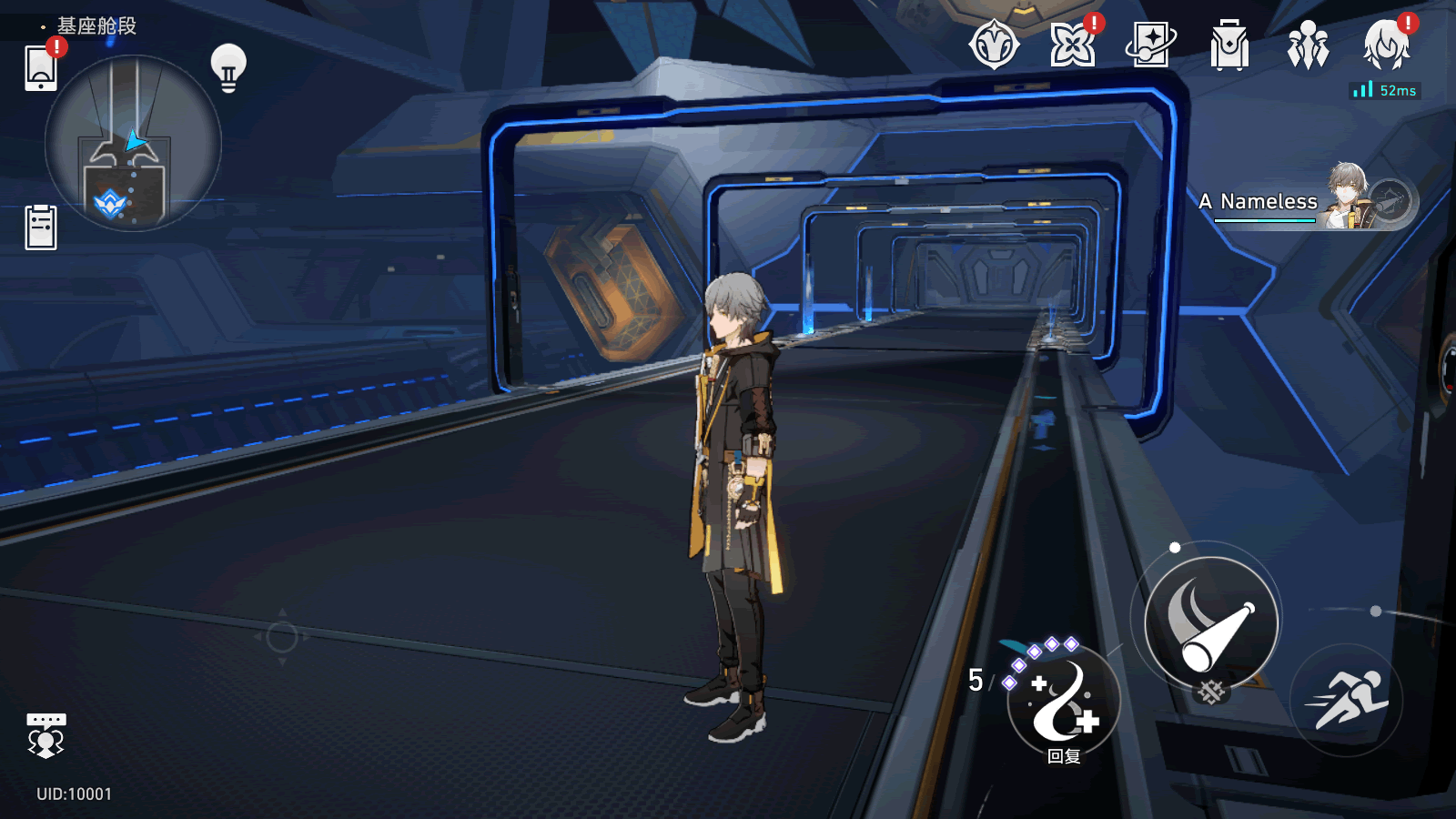Open the team members icon
The height and width of the screenshot is (819, 1456).
(x=1308, y=45)
